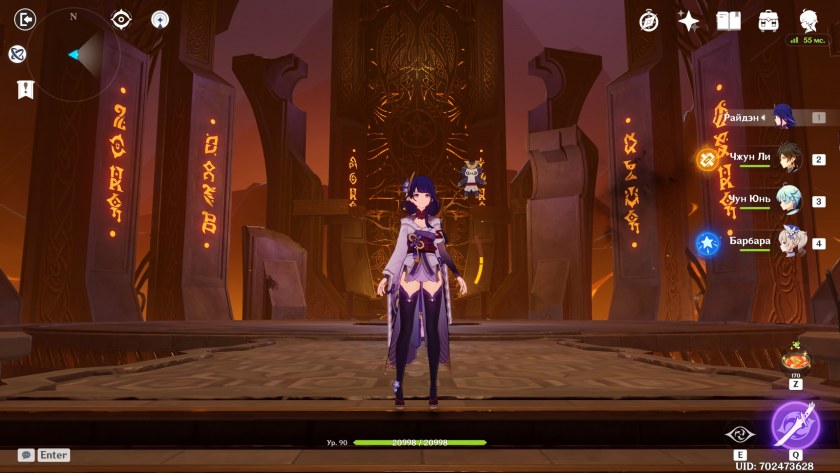Image resolution: width=840 pixels, height=473 pixels.
Task: Click the exit domain door icon
Action: (x=27, y=18)
